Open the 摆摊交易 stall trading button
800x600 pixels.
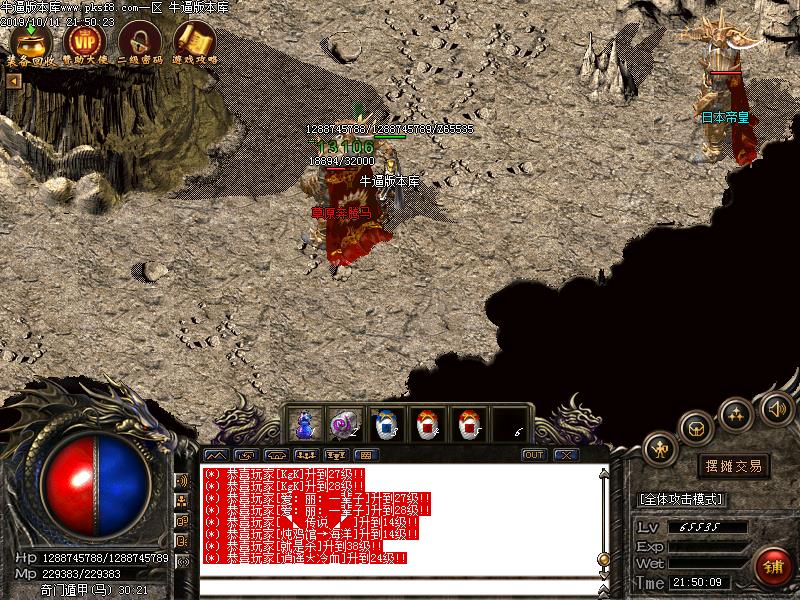click(733, 466)
